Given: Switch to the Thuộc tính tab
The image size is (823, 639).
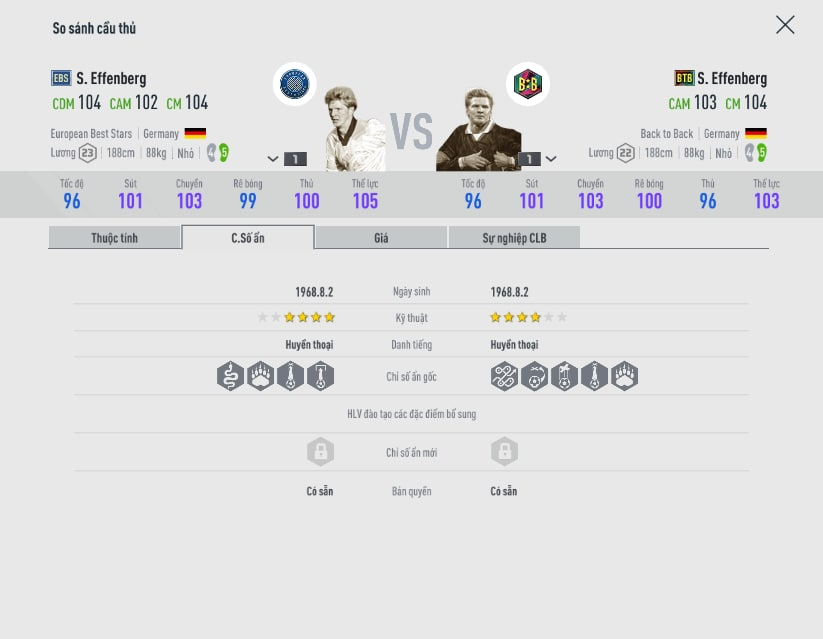Looking at the screenshot, I should click(x=114, y=238).
